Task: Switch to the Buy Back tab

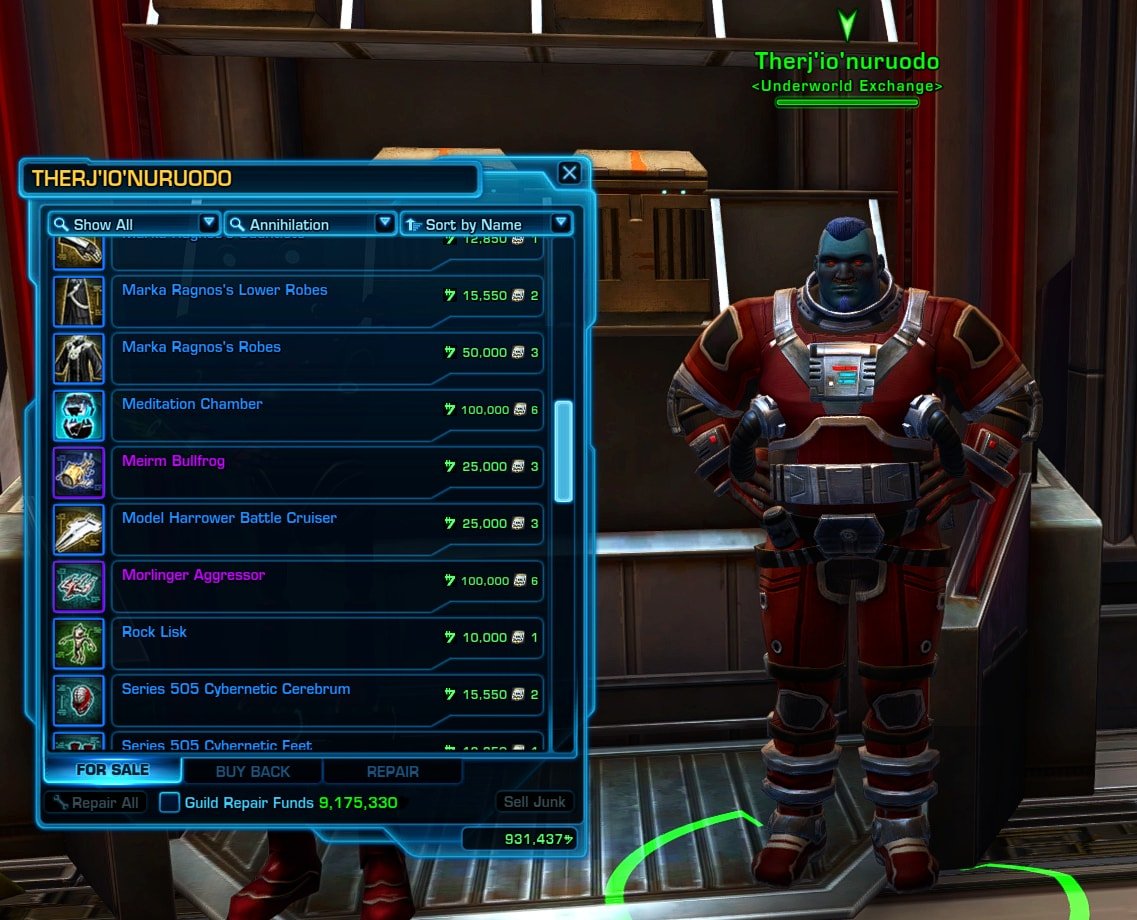Action: click(253, 771)
